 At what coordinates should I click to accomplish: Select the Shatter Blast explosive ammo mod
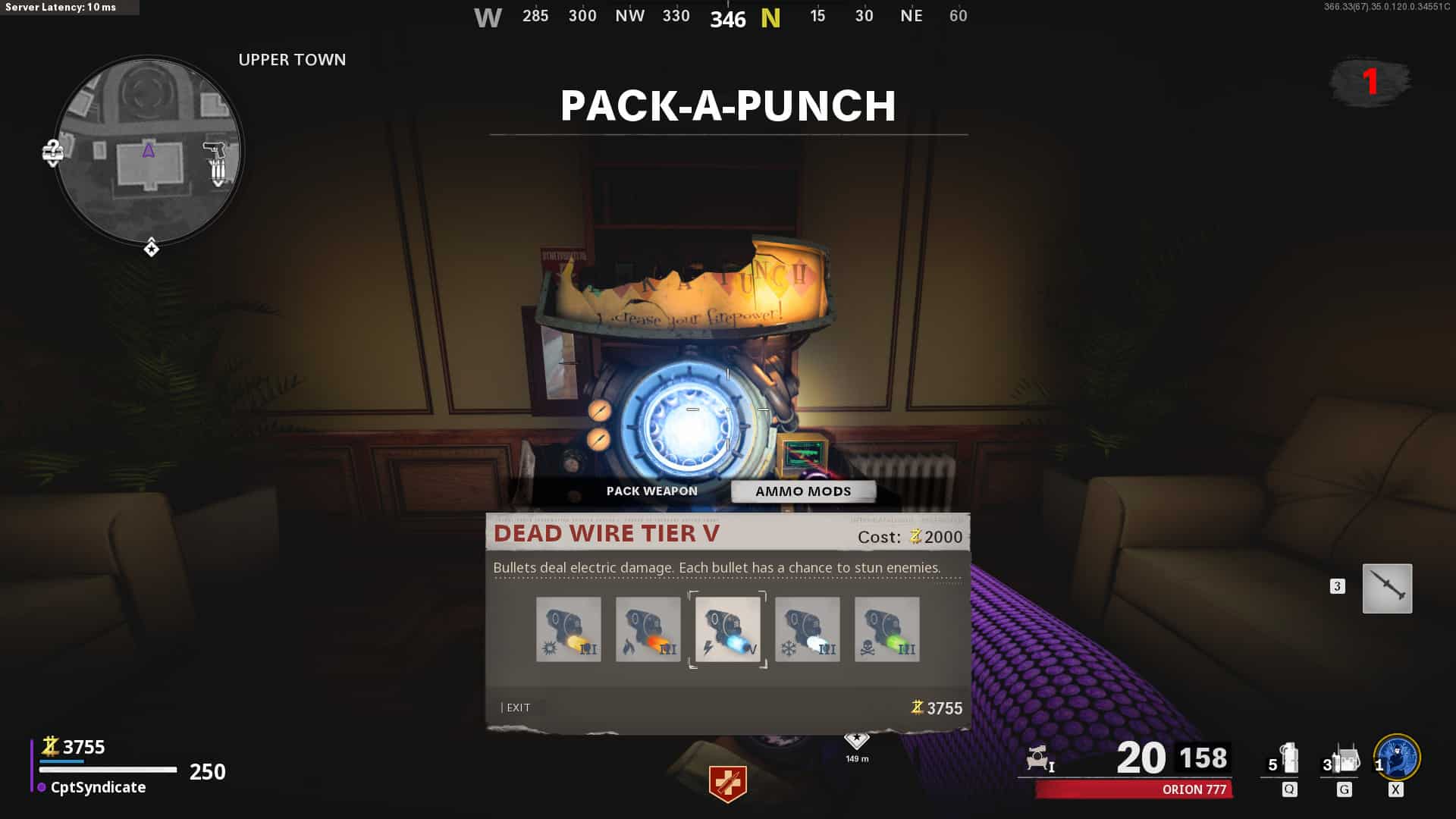pos(568,629)
